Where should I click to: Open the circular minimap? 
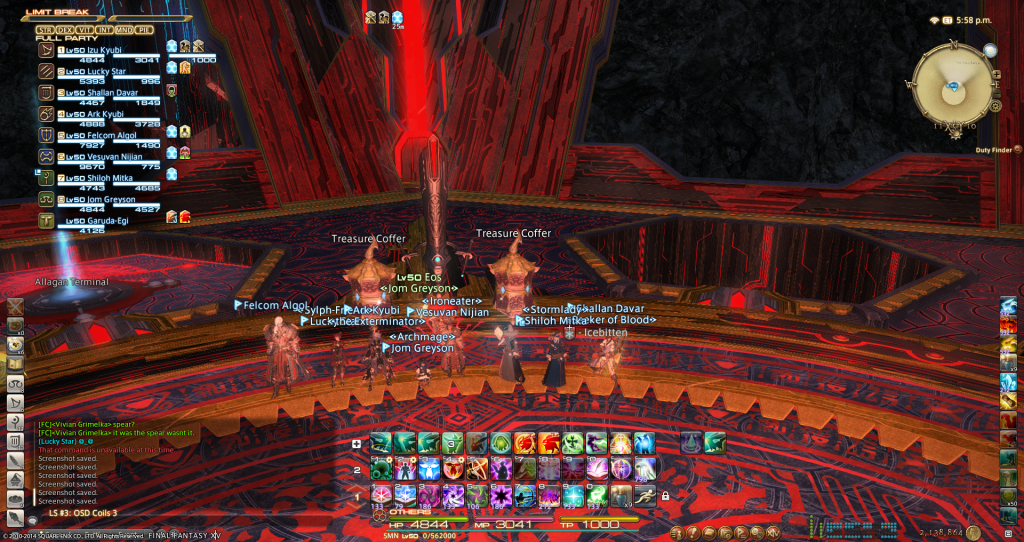954,83
